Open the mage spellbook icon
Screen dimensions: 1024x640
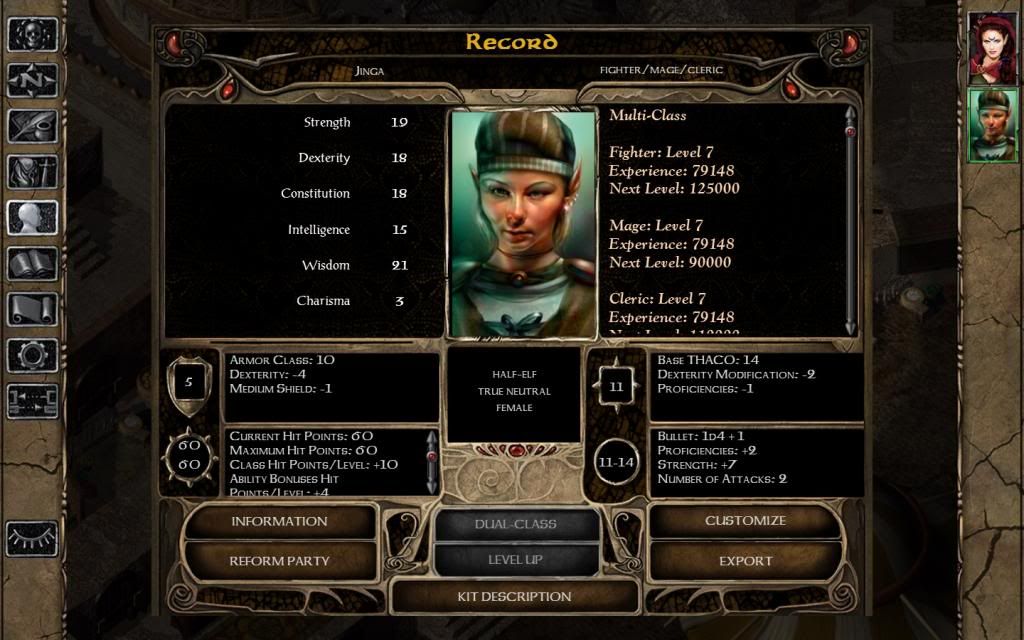tap(32, 264)
